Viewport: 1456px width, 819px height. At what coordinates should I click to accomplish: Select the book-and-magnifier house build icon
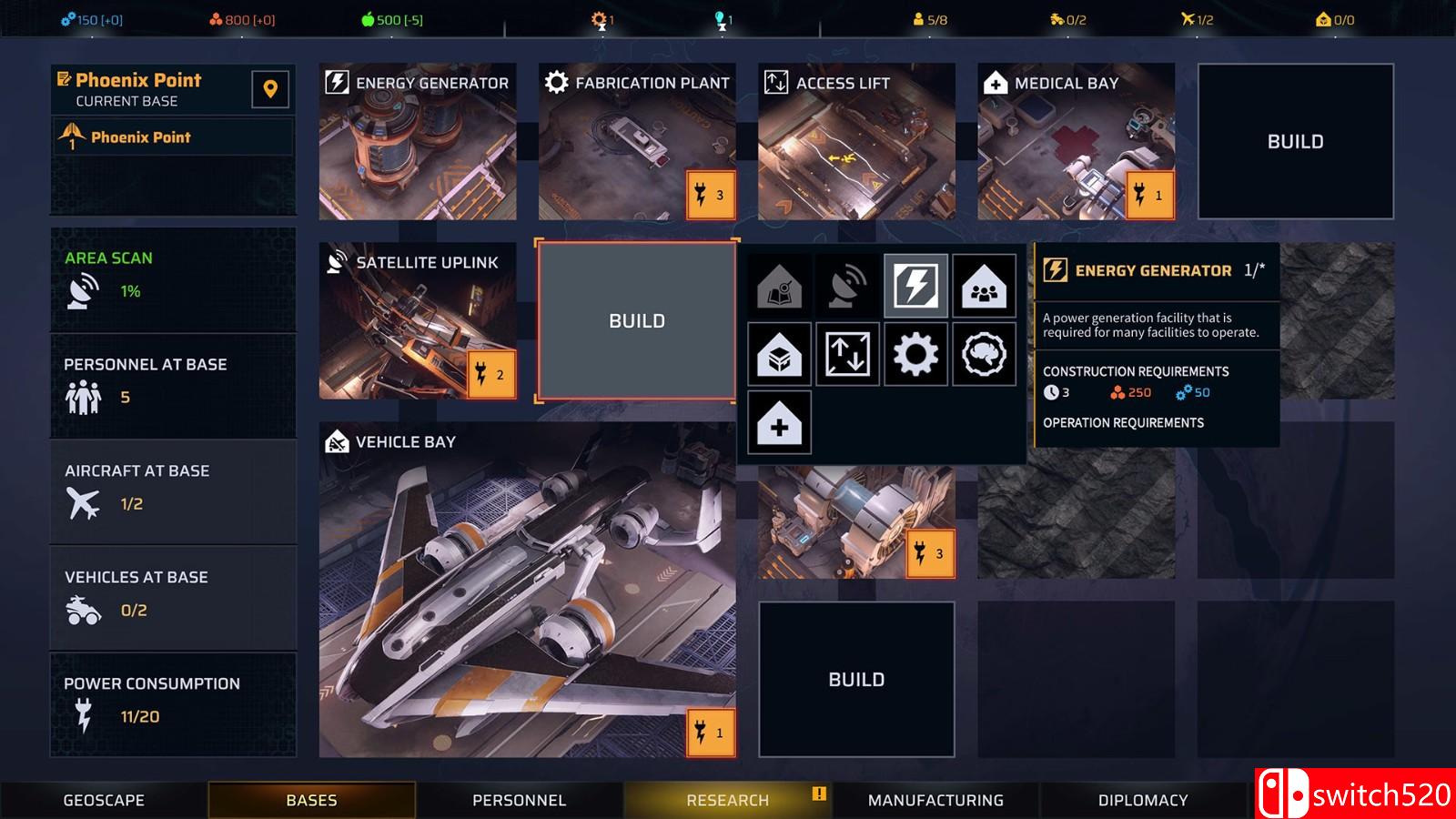[x=779, y=286]
